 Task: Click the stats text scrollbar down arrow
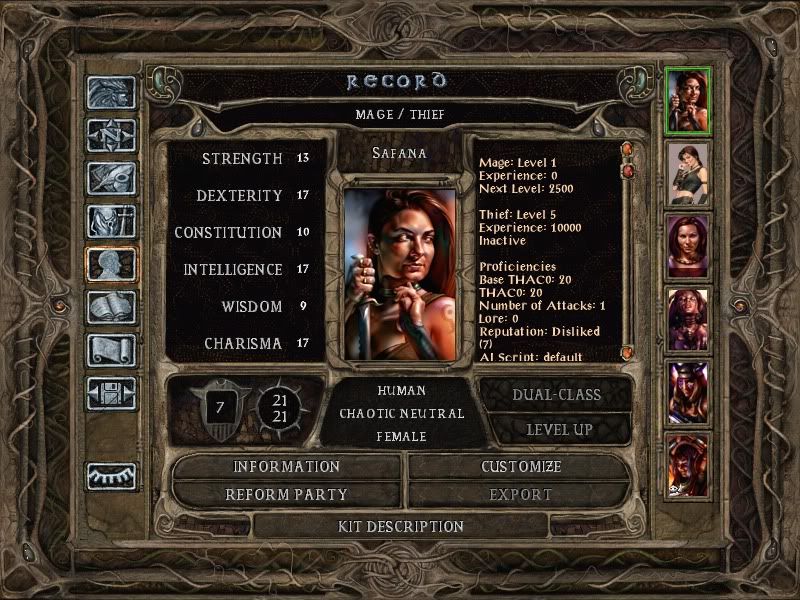point(628,353)
